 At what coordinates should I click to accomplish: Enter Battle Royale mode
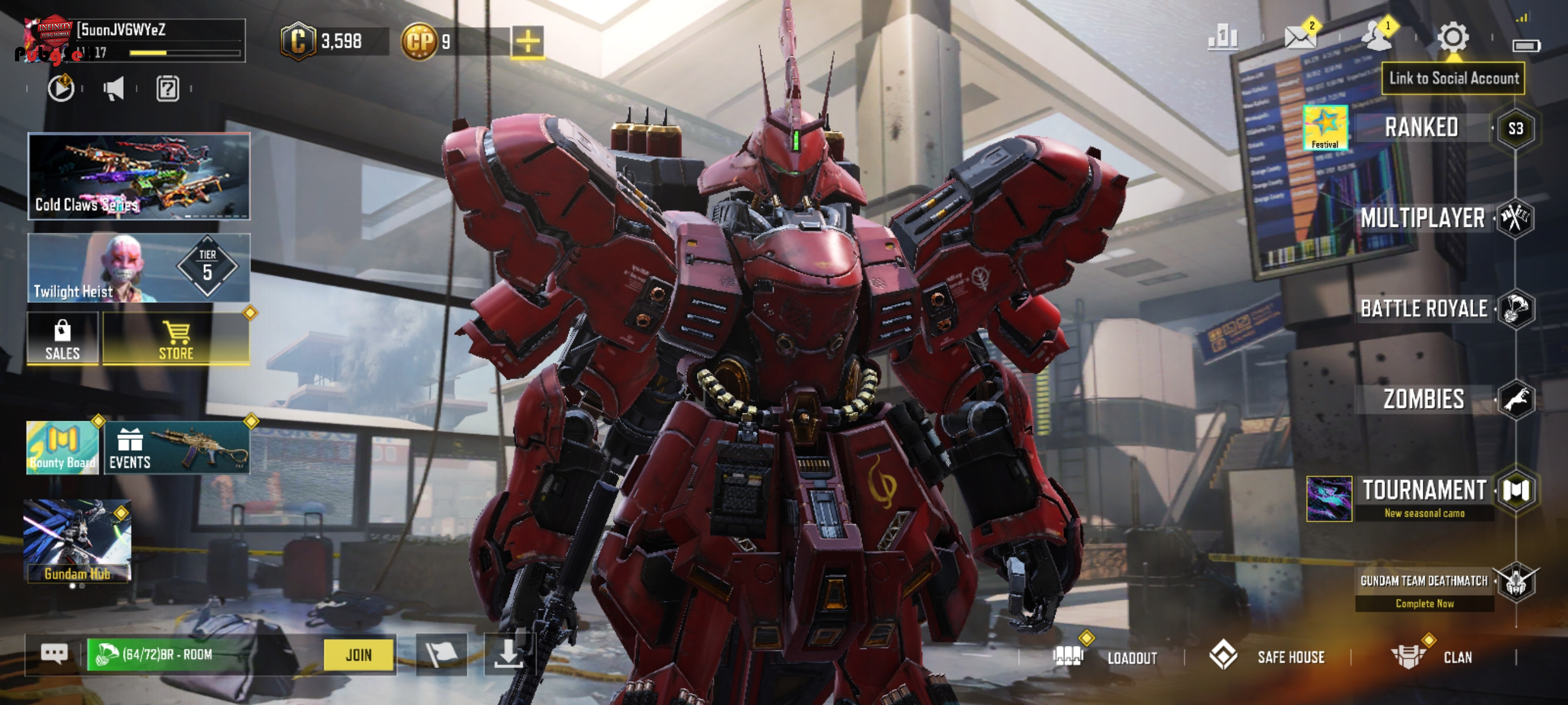[1423, 309]
